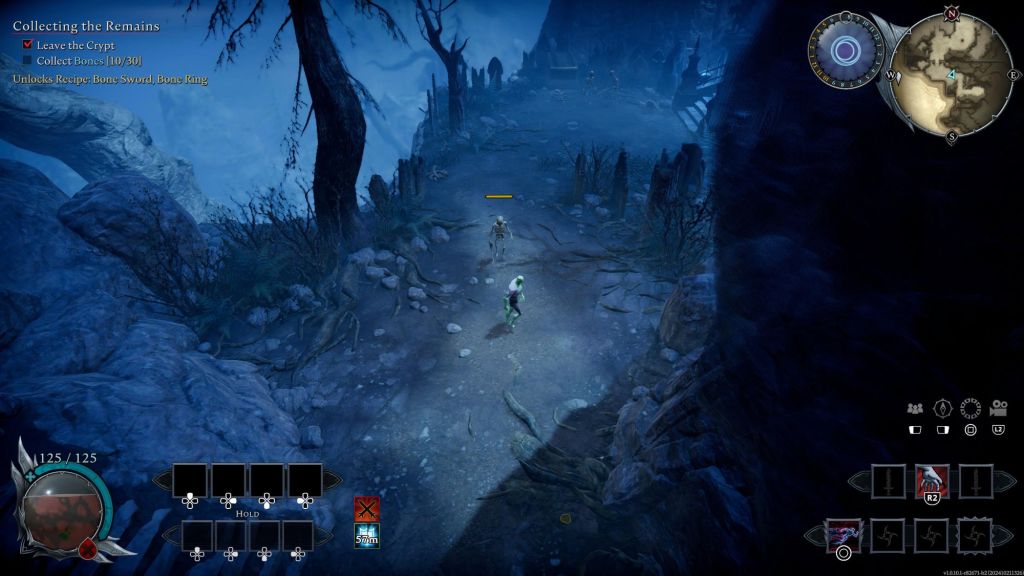Select the Collecting the Remains quest tracker
The height and width of the screenshot is (576, 1024).
86,26
